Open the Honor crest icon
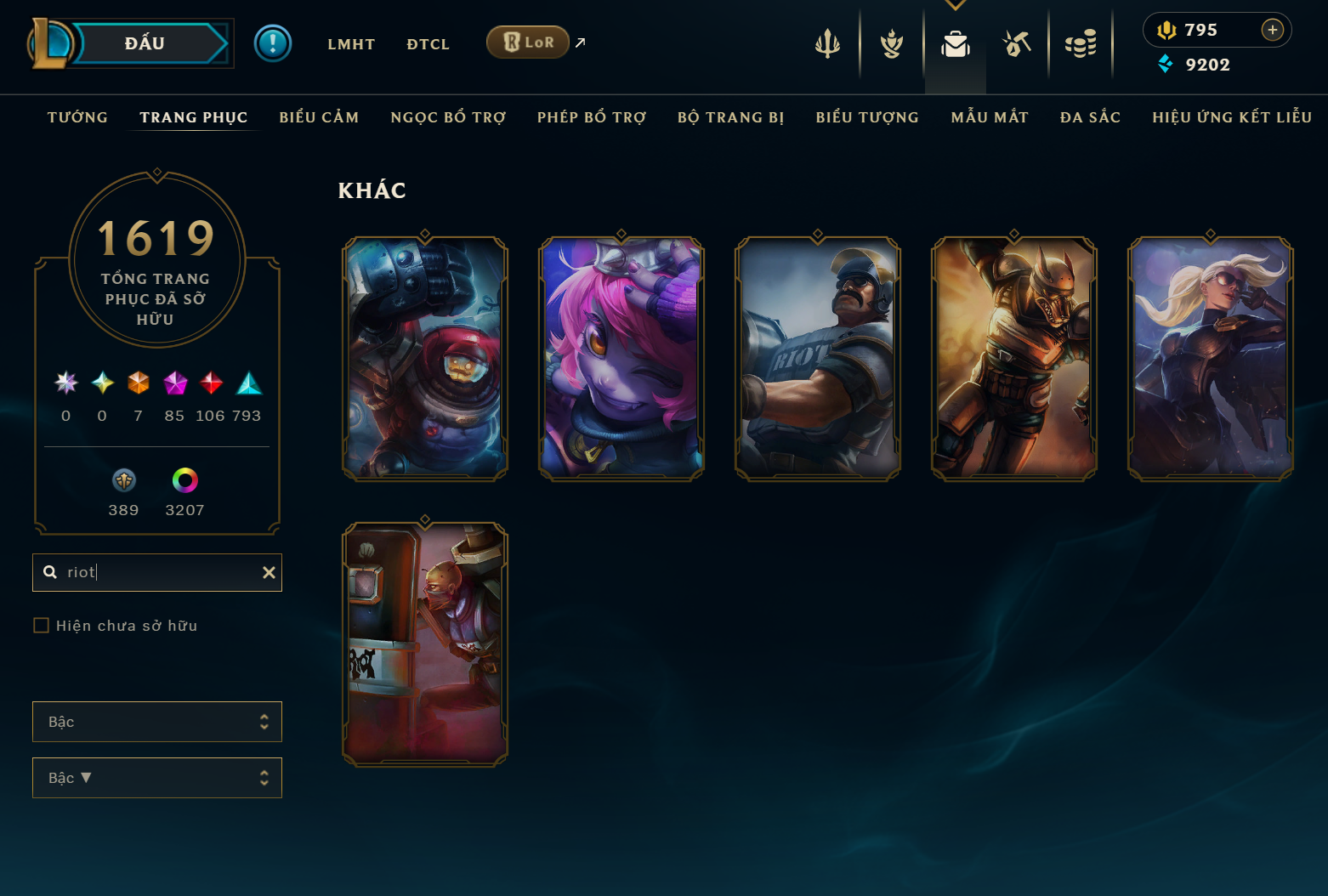The height and width of the screenshot is (896, 1328). coord(890,44)
